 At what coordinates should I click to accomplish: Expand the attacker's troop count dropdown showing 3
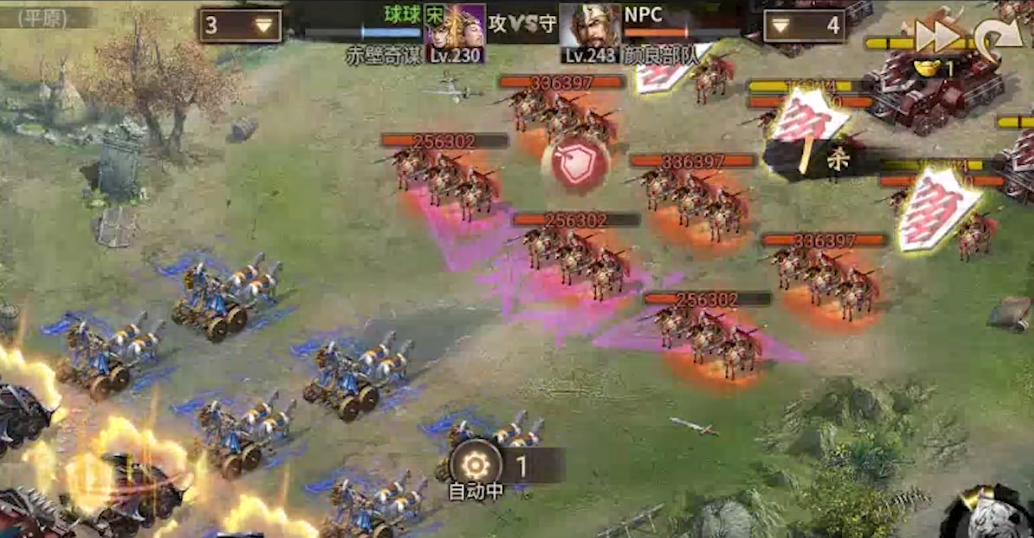point(240,26)
